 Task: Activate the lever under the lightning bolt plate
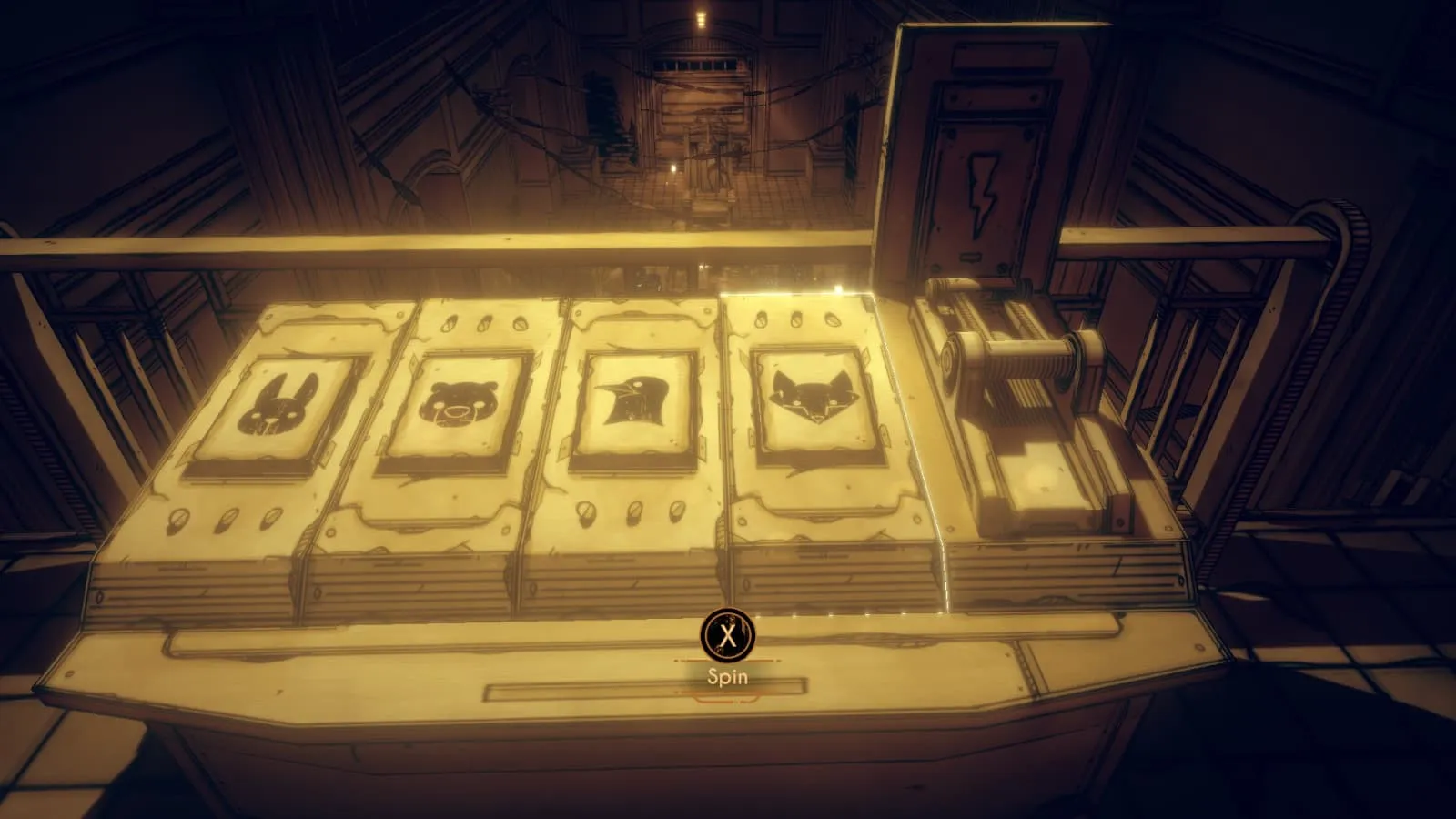pos(1024,366)
